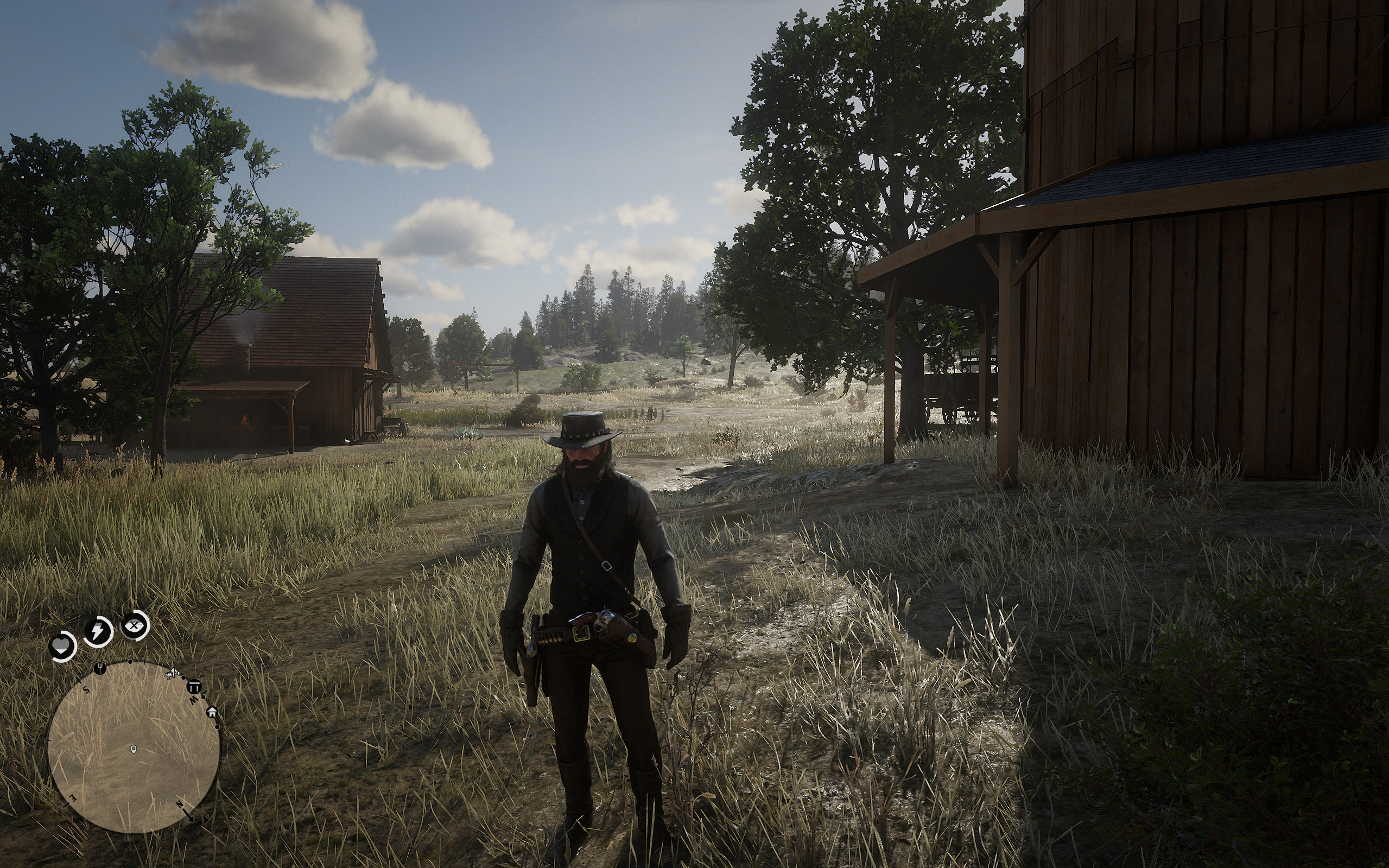Viewport: 1389px width, 868px height.
Task: Click the heart health core icon
Action: (x=62, y=647)
